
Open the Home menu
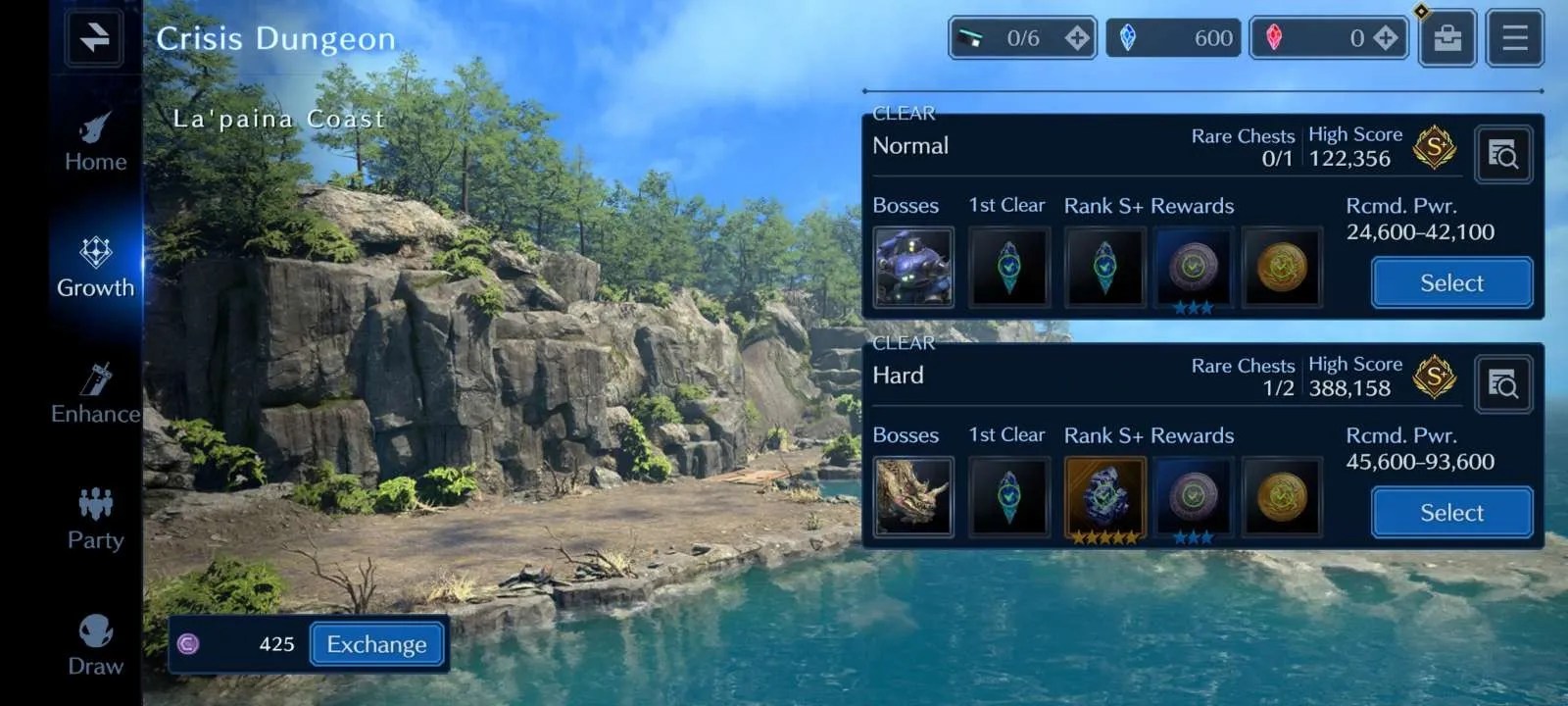95,143
